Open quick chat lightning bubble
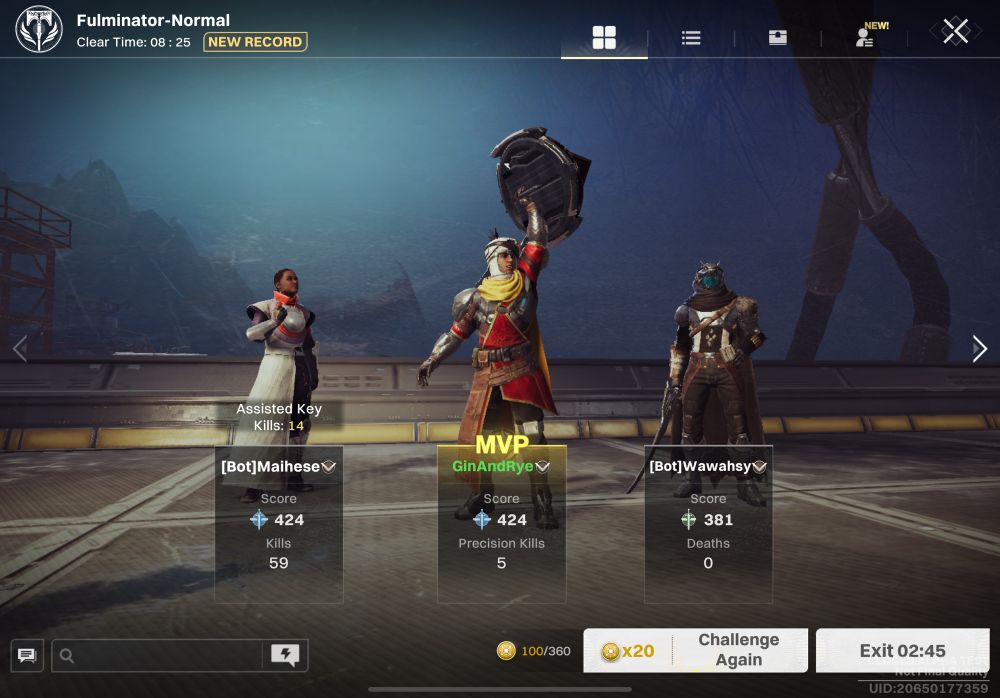Viewport: 1000px width, 698px height. [285, 656]
